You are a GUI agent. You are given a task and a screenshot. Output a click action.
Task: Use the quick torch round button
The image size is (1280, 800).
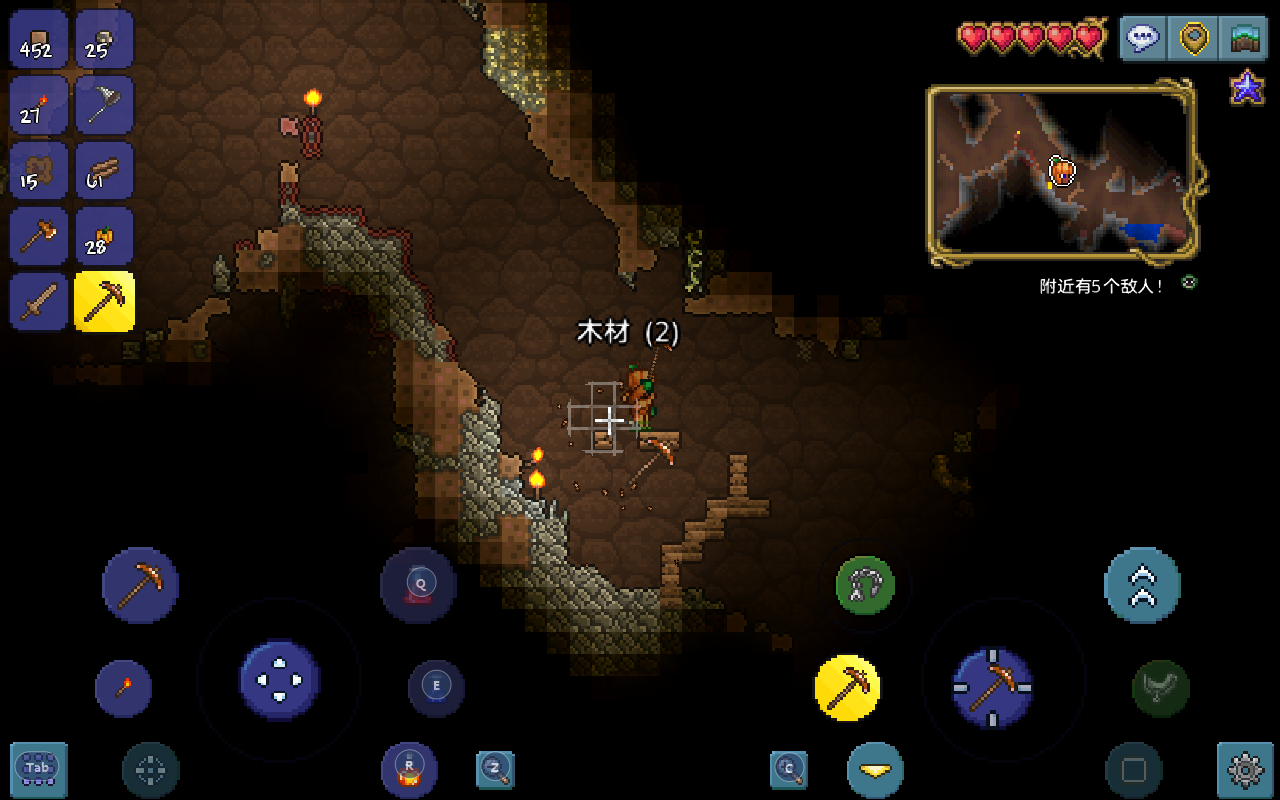pyautogui.click(x=123, y=688)
